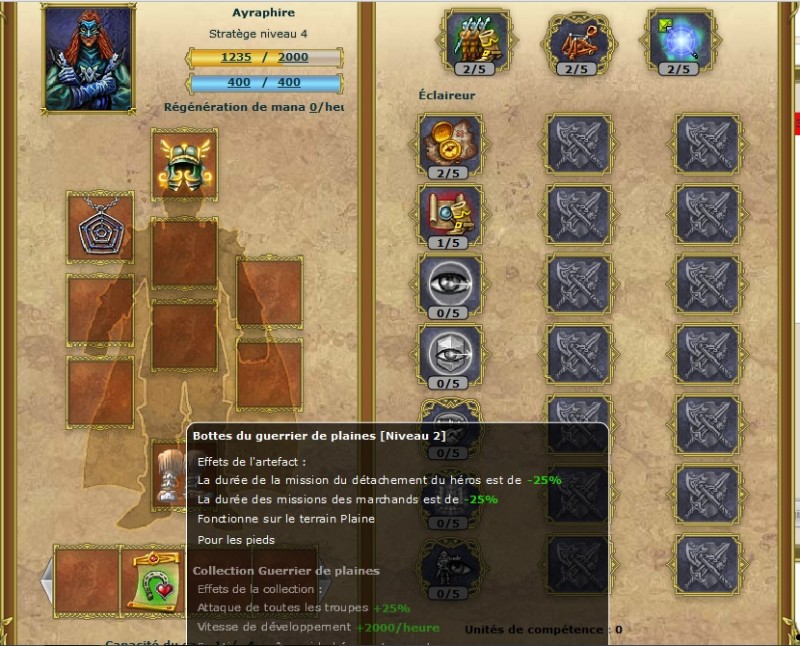This screenshot has height=646, width=800.
Task: Click the scroll and boot skill at 1/5
Action: pos(450,212)
